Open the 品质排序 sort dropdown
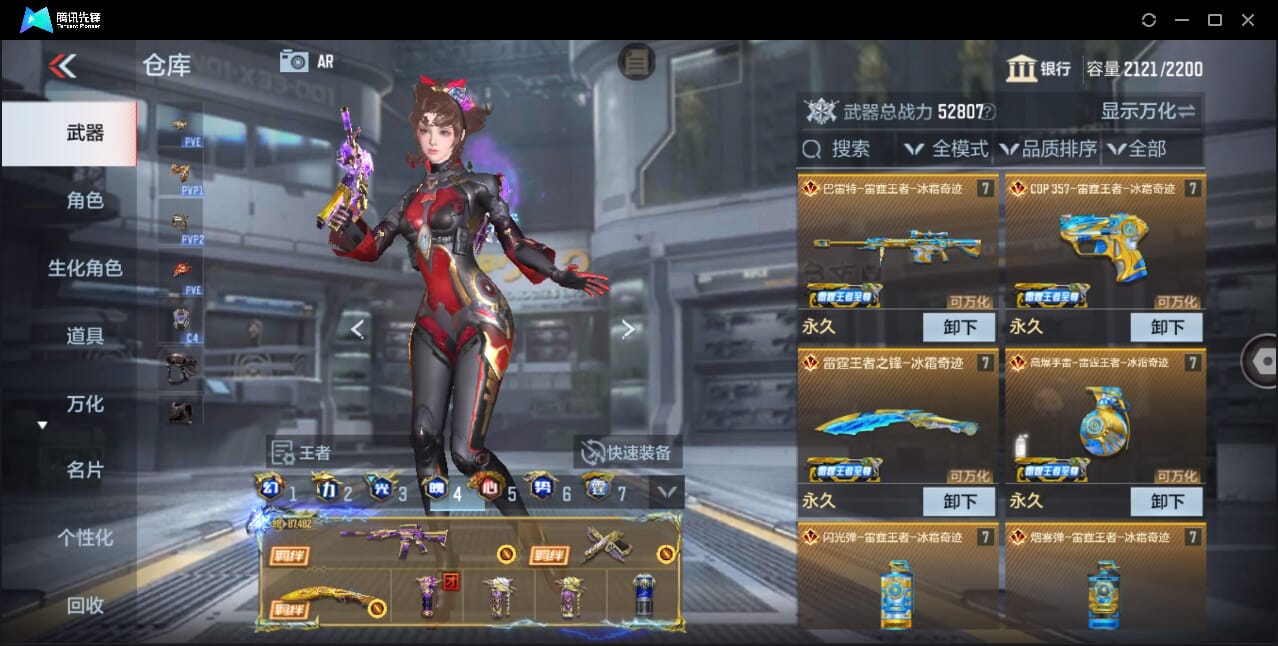Viewport: 1278px width, 646px height. point(1047,149)
